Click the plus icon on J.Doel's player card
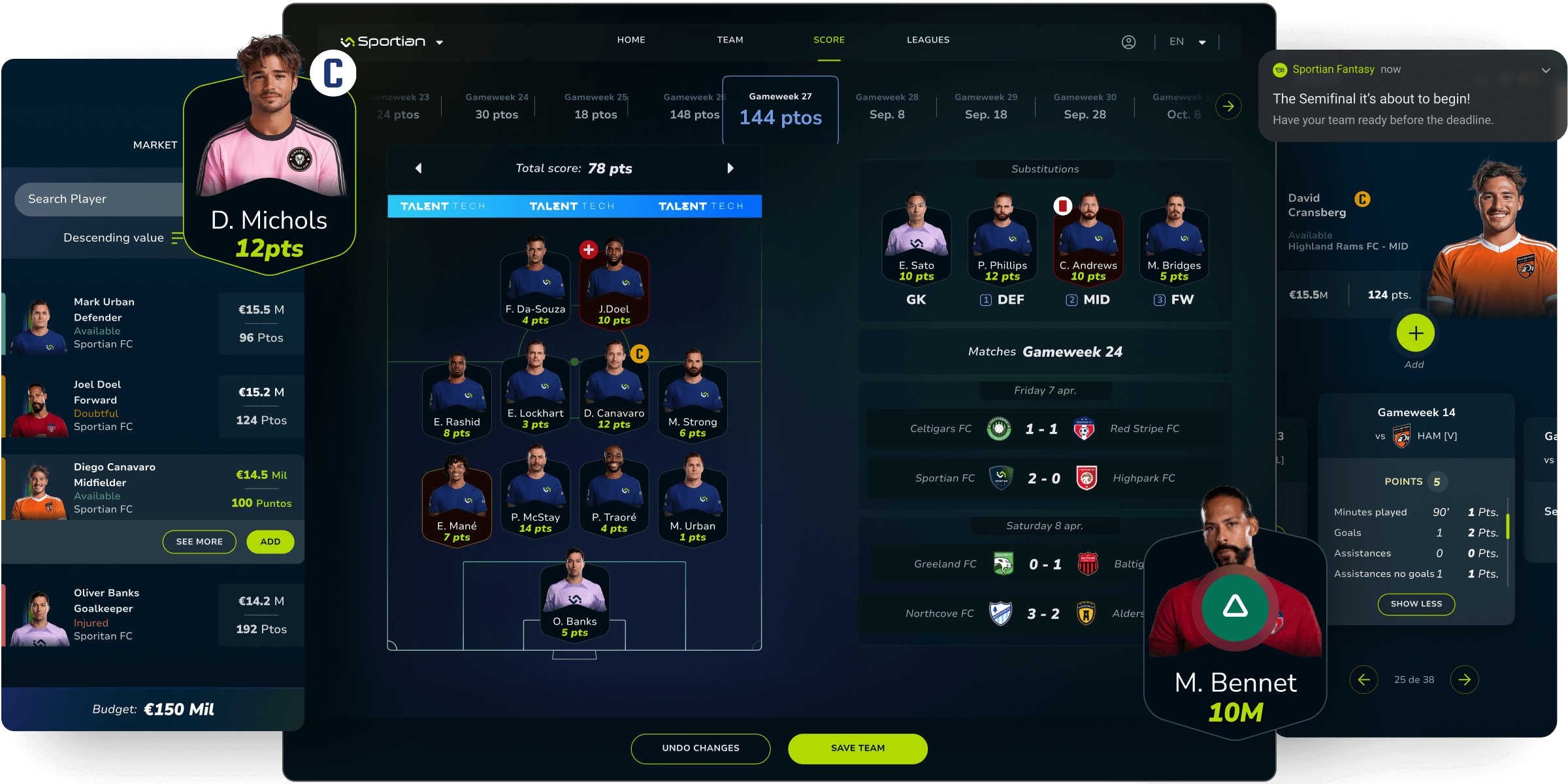This screenshot has height=784, width=1568. (589, 248)
